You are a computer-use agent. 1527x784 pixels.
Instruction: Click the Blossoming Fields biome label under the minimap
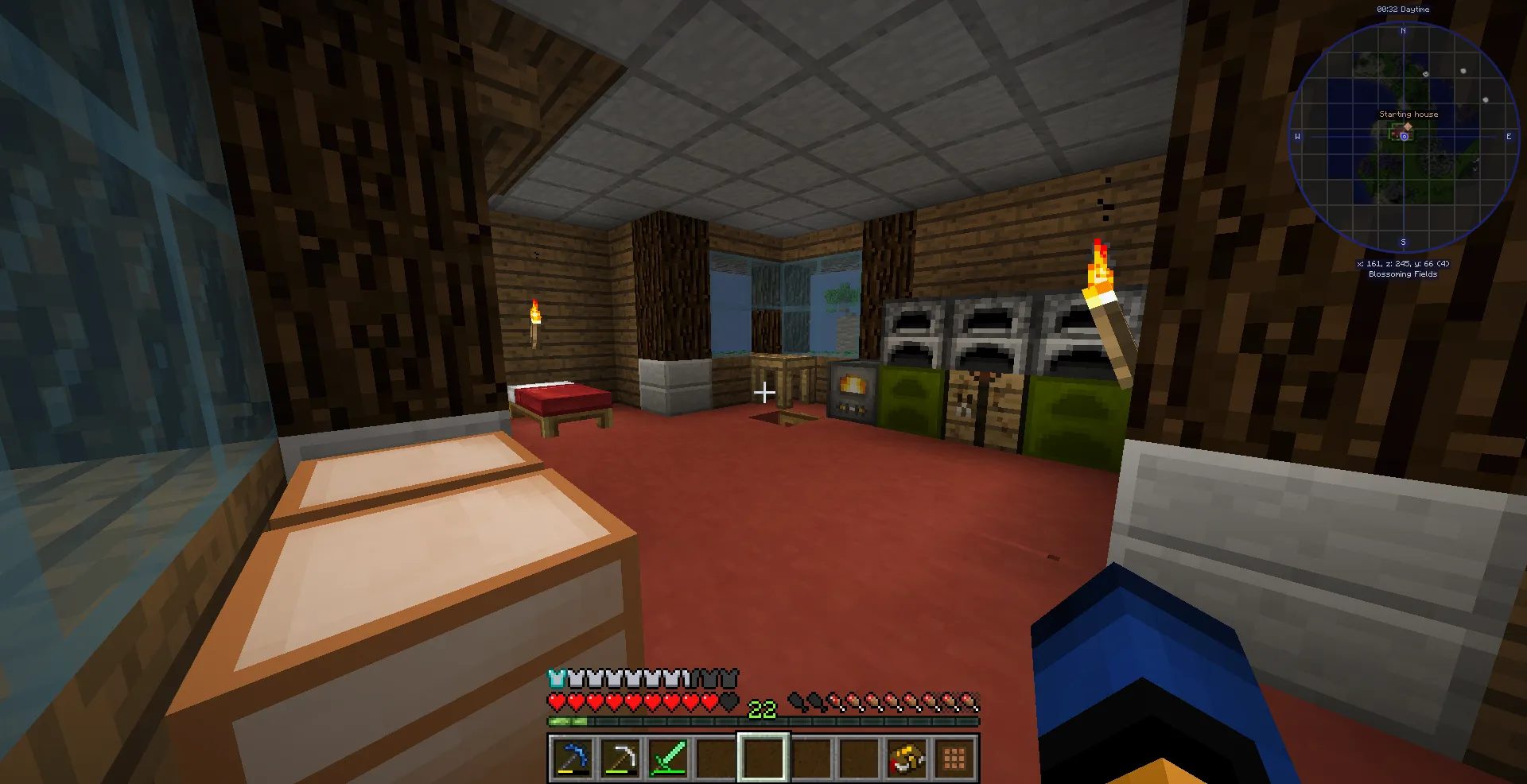[1403, 274]
